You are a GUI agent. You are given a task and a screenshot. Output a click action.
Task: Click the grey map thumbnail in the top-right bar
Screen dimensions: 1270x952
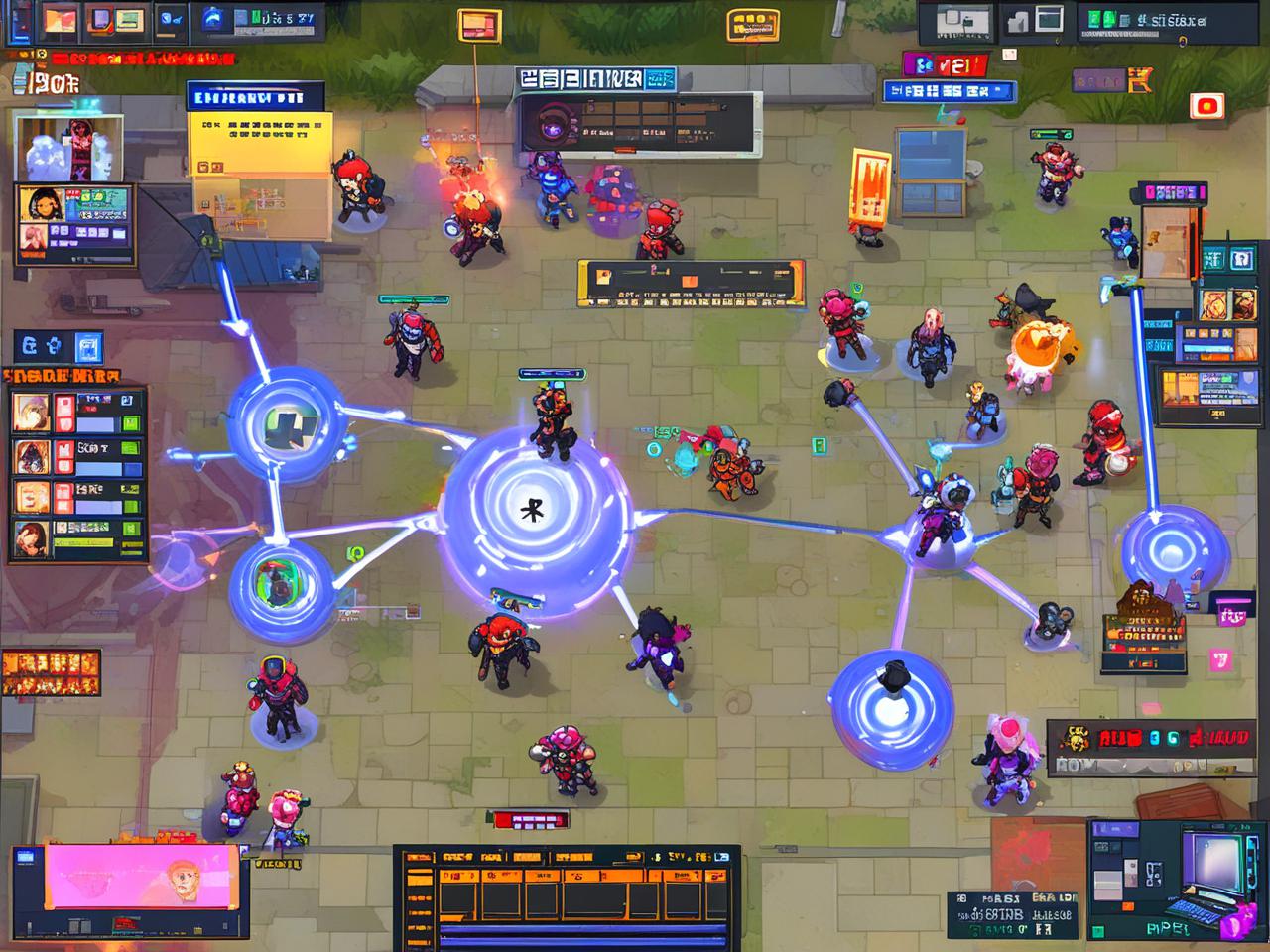point(955,19)
